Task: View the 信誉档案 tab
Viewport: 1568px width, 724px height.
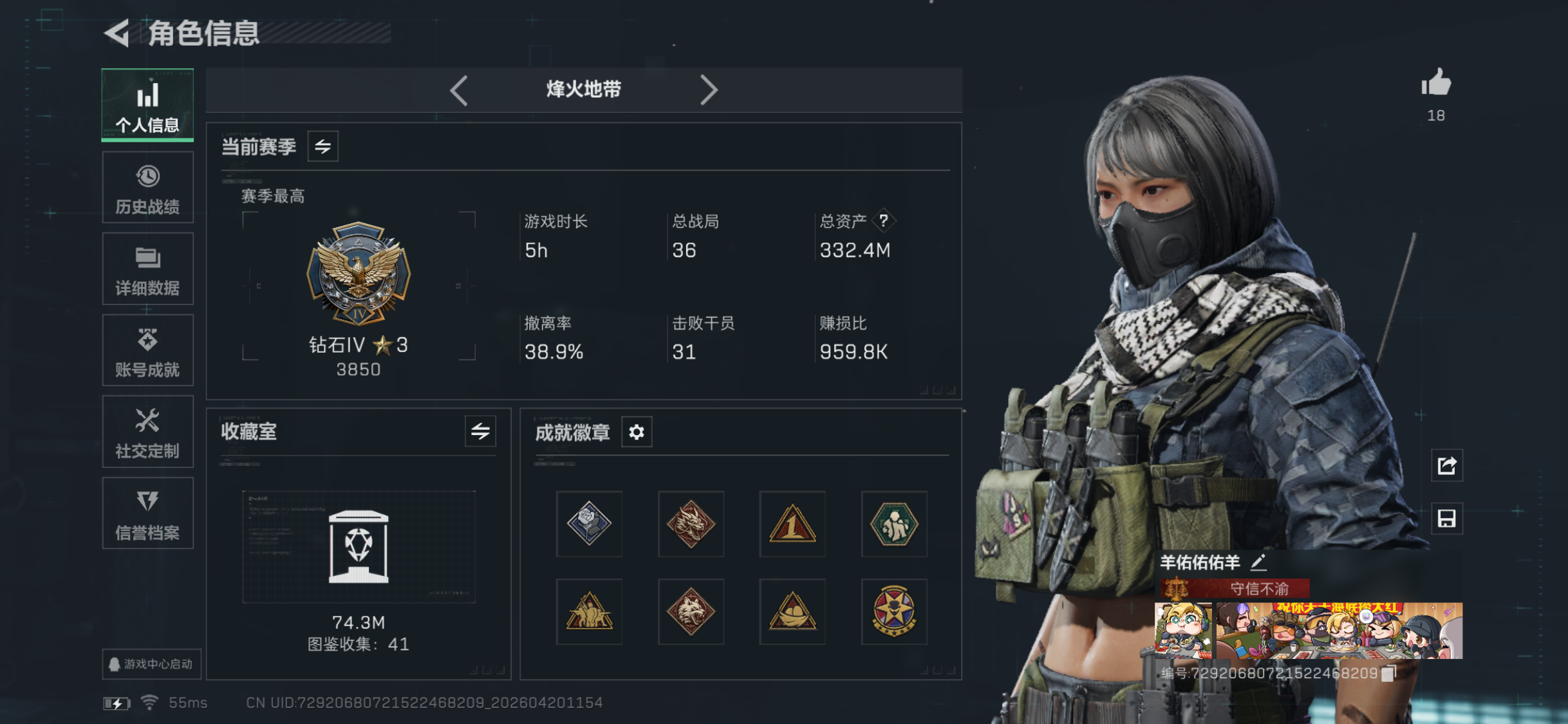Action: [147, 514]
